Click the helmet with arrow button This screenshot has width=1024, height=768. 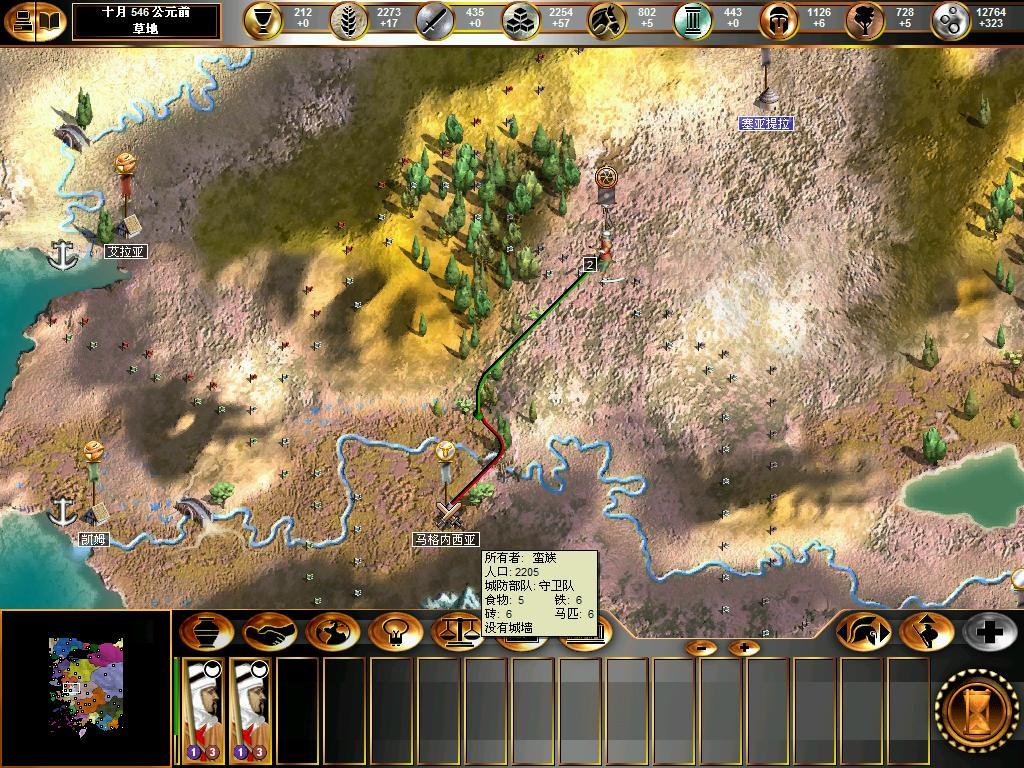click(862, 632)
